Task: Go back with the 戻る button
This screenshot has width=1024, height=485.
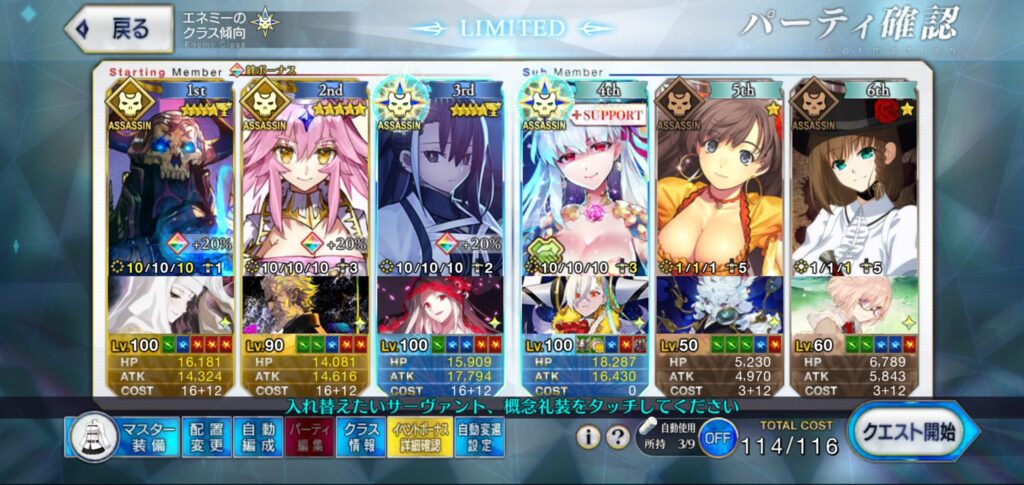Action: (118, 29)
